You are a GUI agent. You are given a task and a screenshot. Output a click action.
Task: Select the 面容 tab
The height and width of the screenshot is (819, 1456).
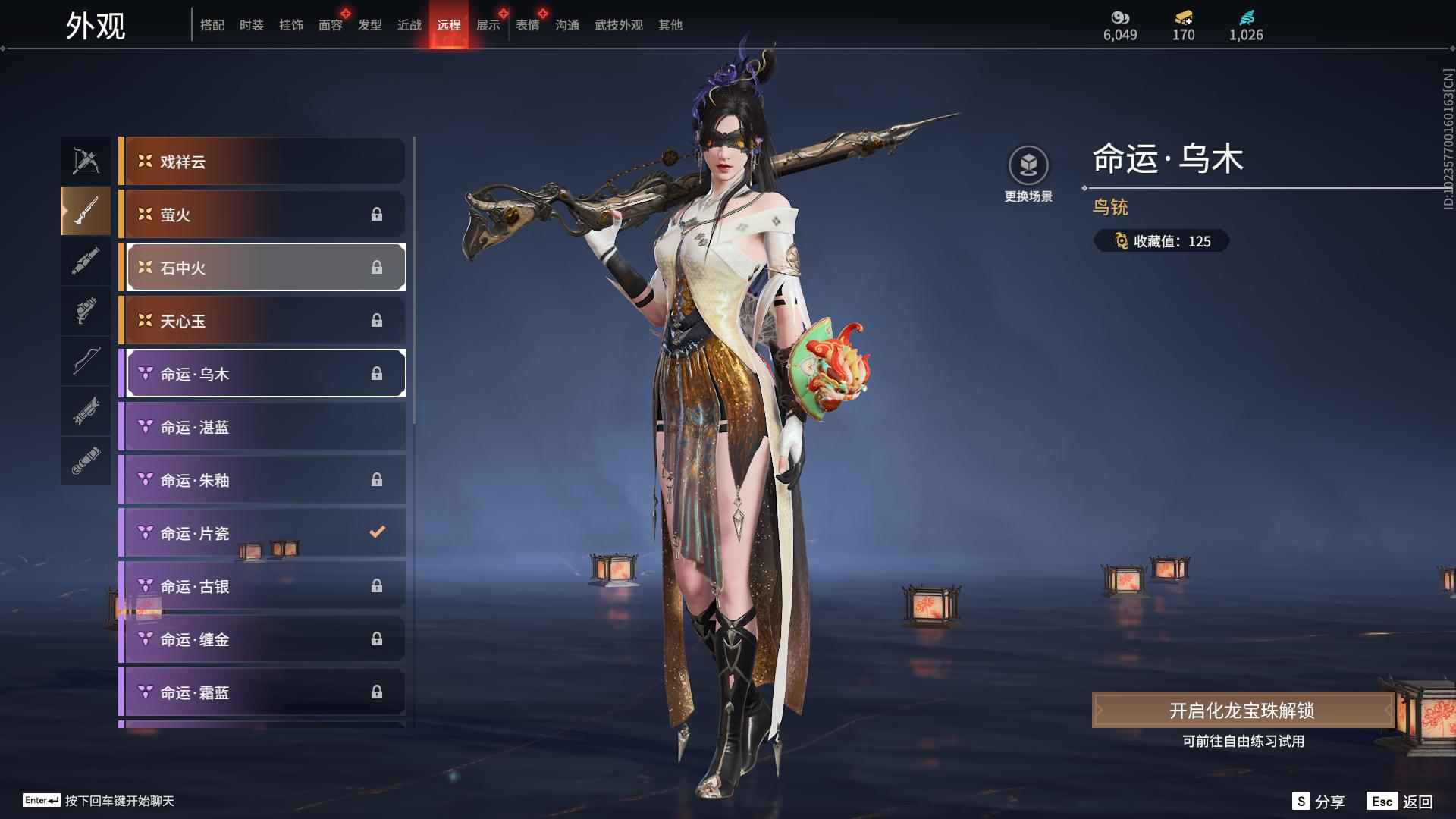[330, 25]
